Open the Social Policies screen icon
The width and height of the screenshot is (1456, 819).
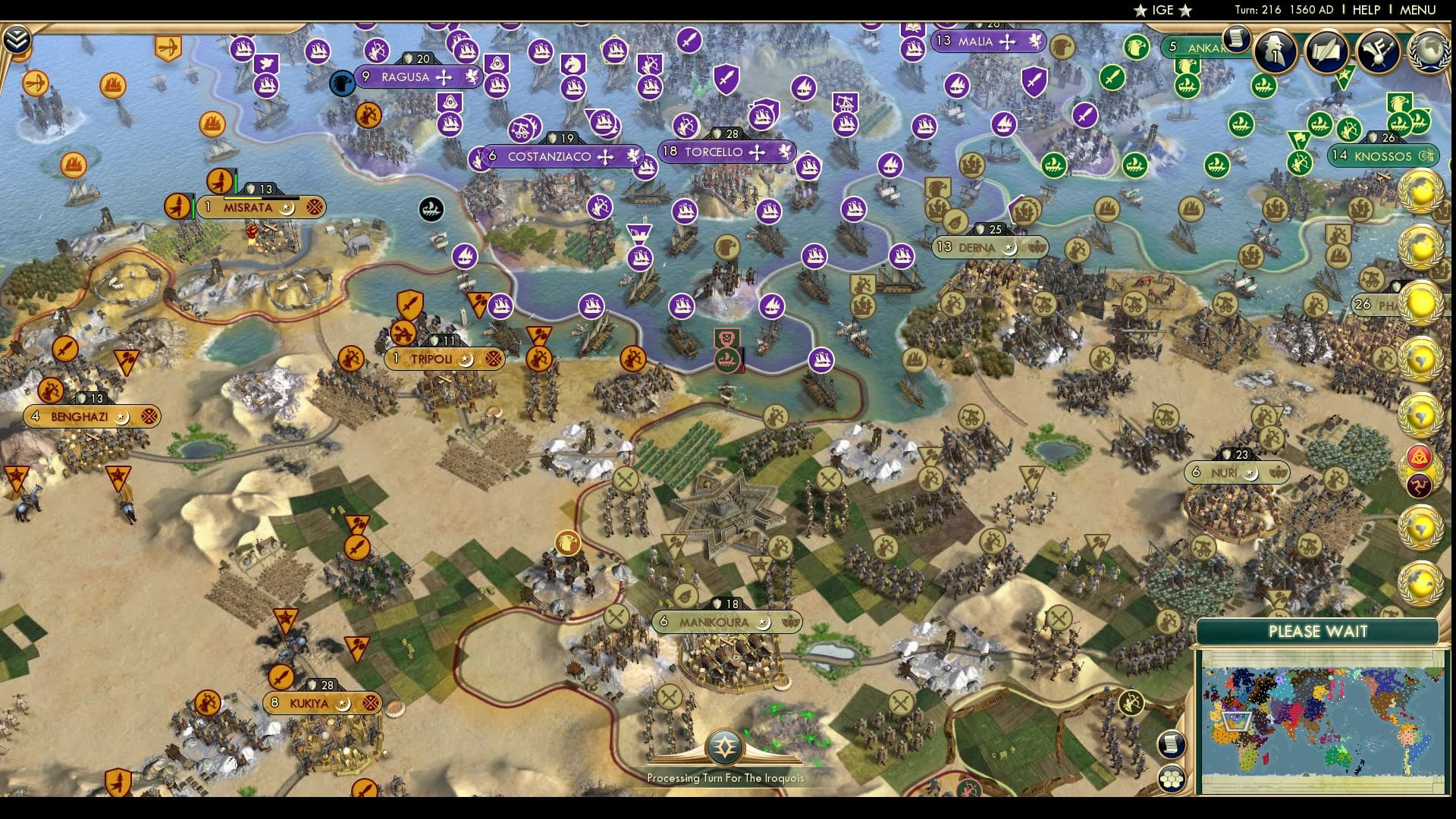1325,52
